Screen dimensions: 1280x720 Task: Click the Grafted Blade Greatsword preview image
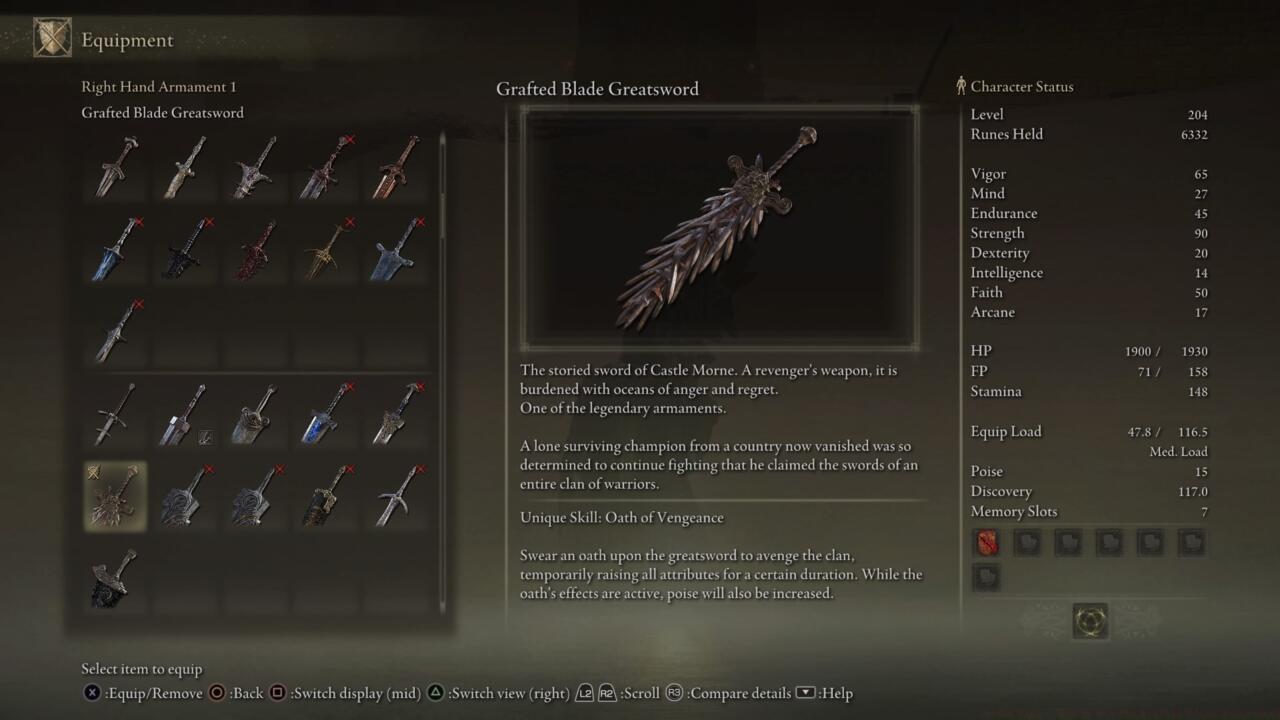(x=718, y=227)
